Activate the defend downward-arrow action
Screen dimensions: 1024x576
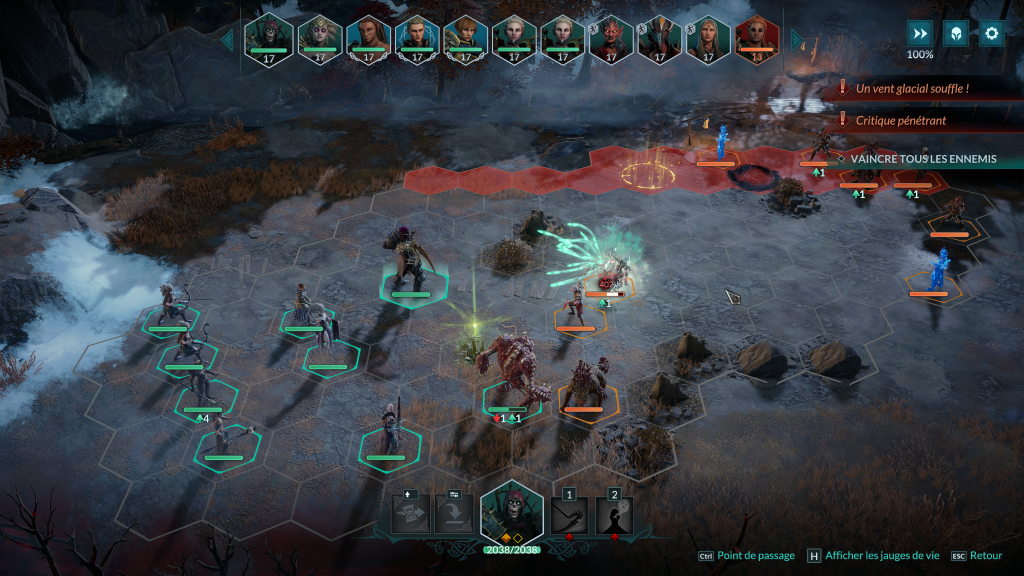coord(454,515)
